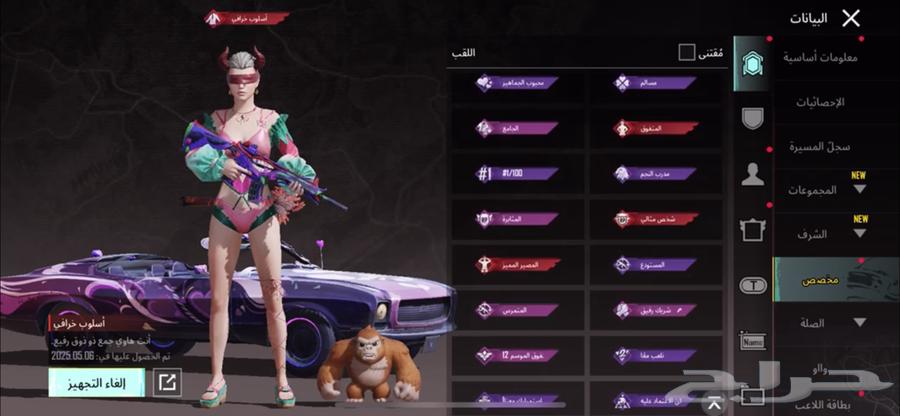900x416 pixels.
Task: Toggle the 'مُقتنى' owned checkbox
Action: coord(686,52)
